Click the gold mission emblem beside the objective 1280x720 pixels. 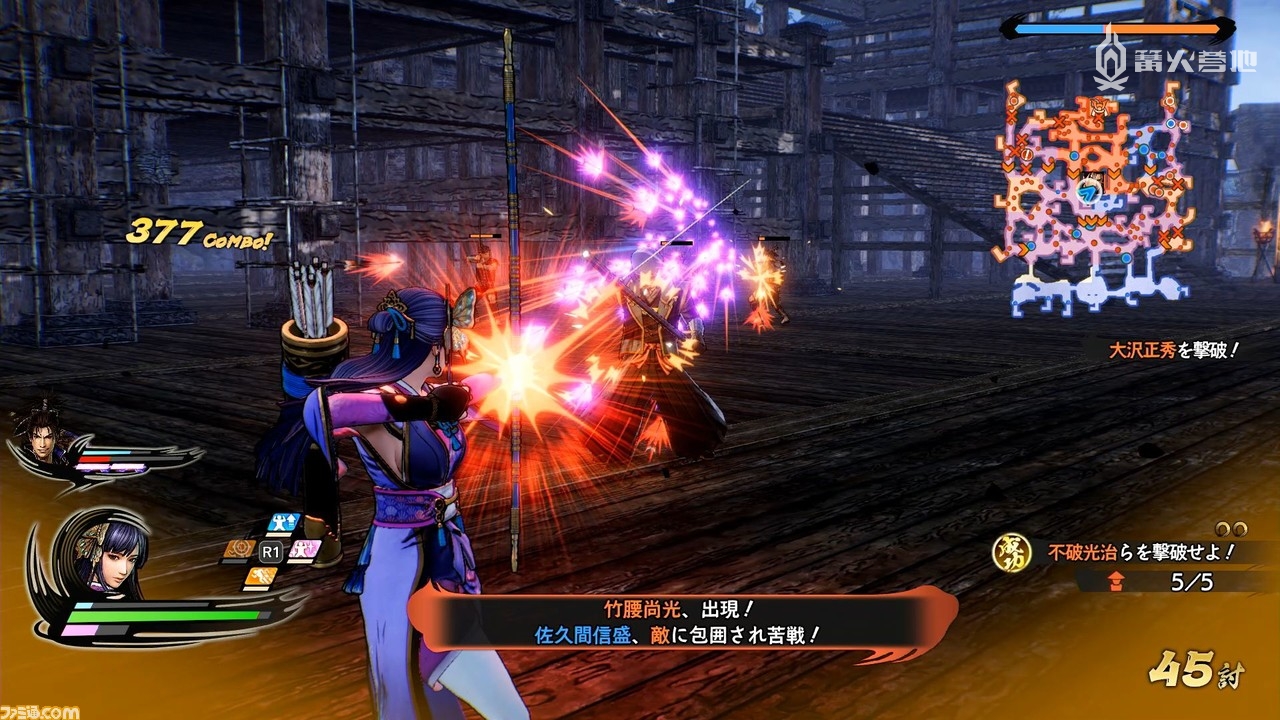pos(1011,553)
